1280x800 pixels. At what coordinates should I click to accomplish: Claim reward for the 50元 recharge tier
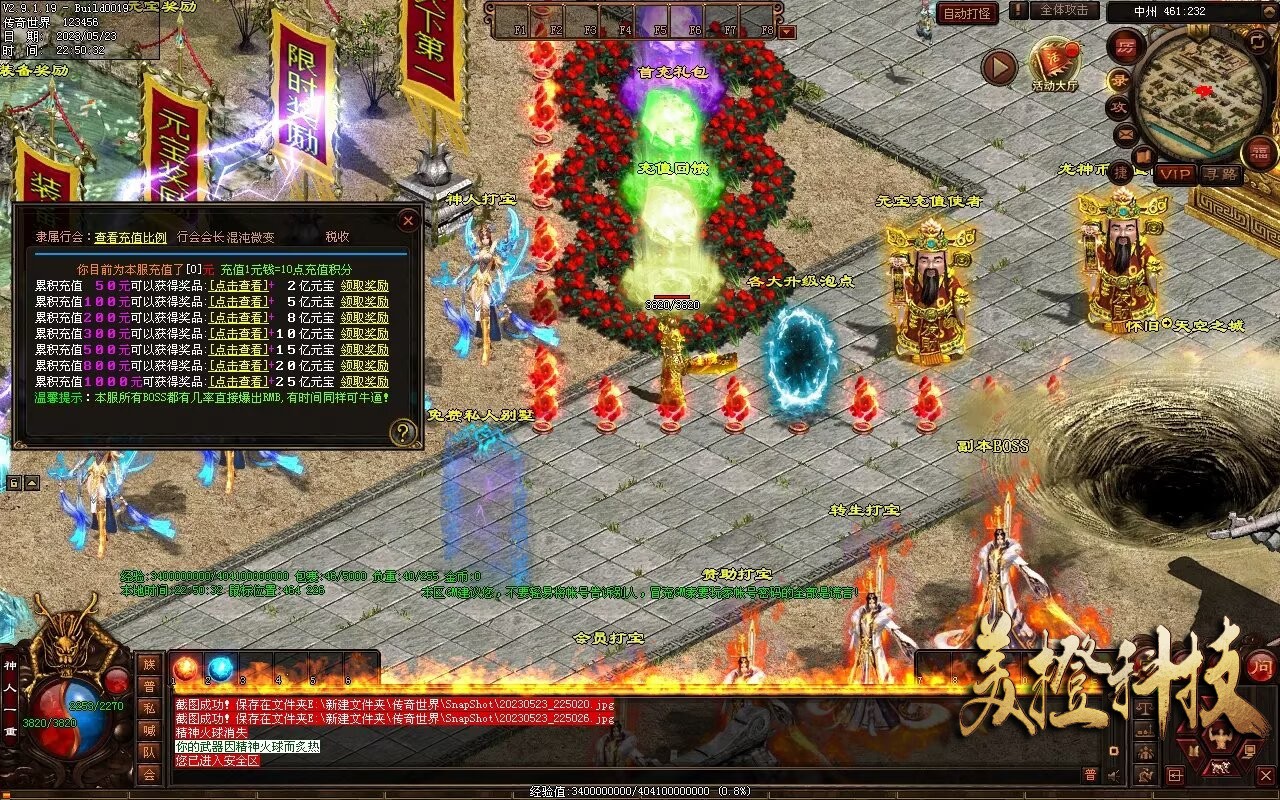click(364, 286)
